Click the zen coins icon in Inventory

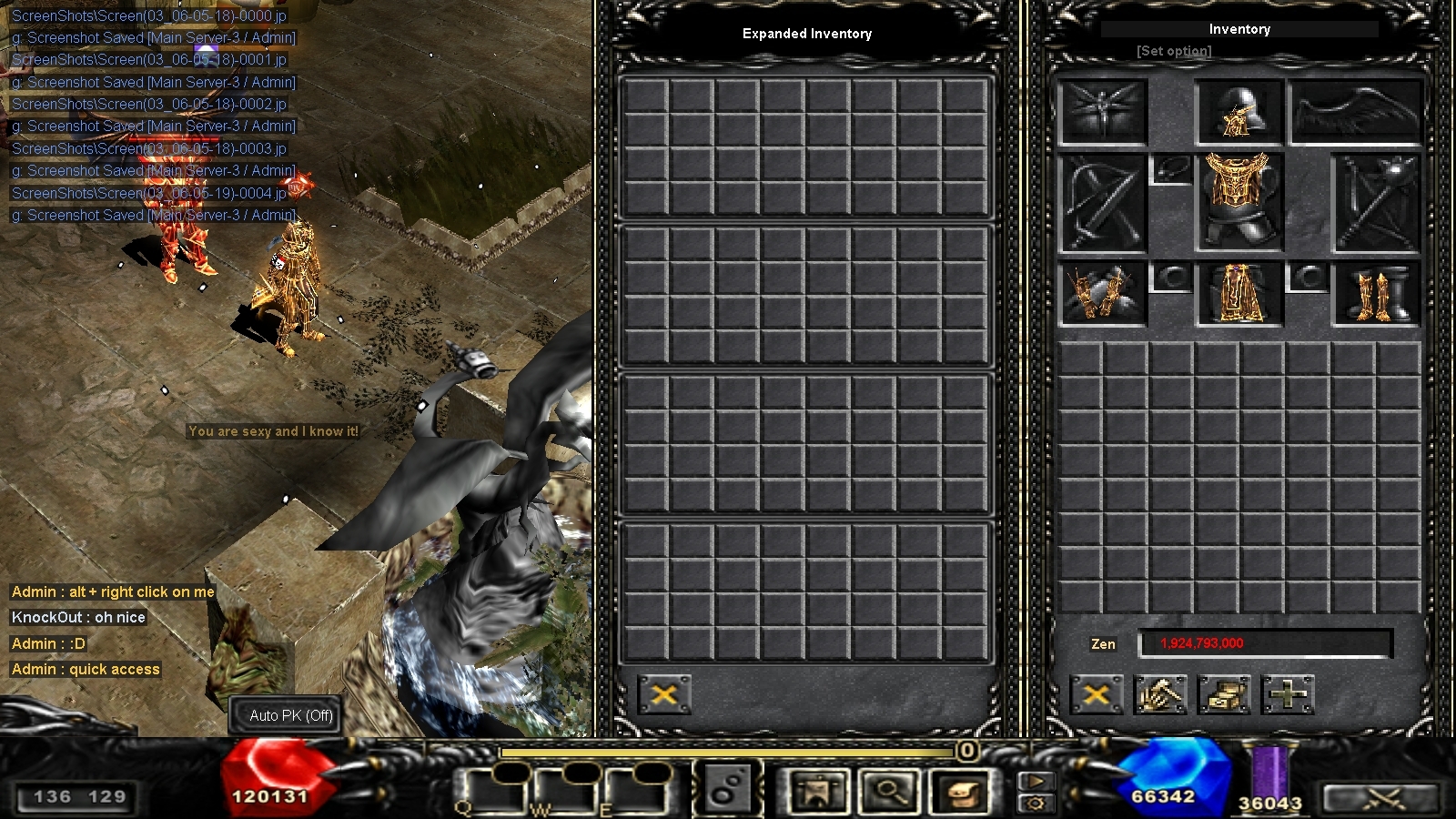click(x=1224, y=694)
